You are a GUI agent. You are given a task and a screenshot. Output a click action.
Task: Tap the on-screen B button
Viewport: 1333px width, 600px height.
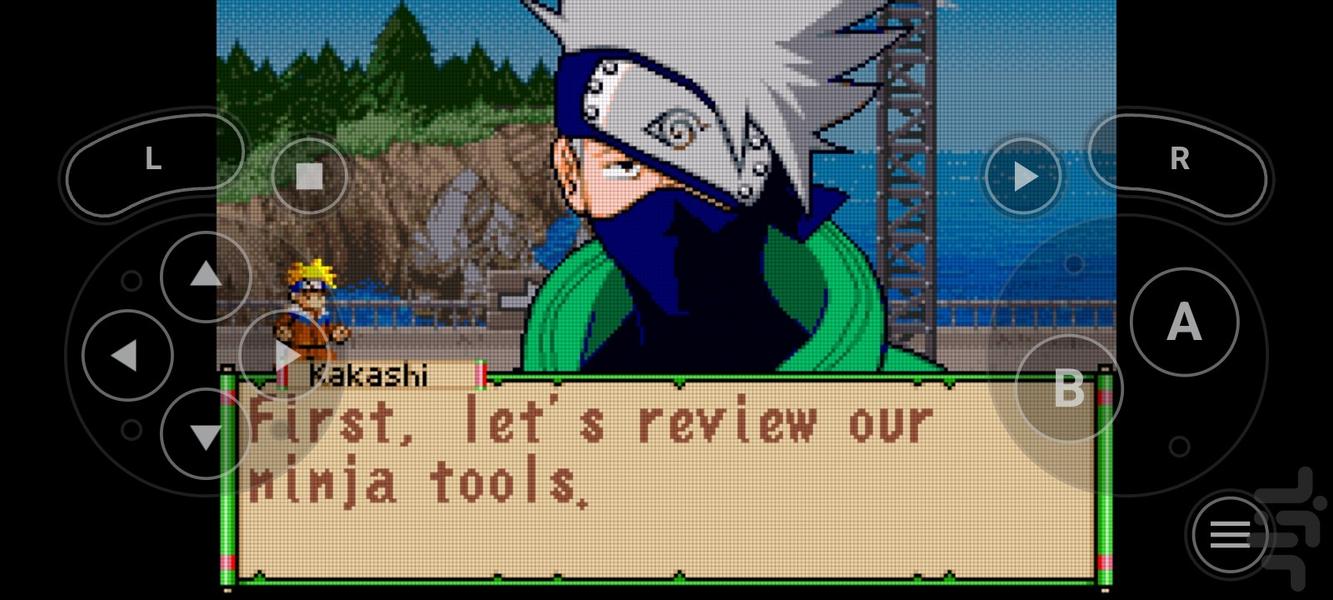pyautogui.click(x=1068, y=388)
